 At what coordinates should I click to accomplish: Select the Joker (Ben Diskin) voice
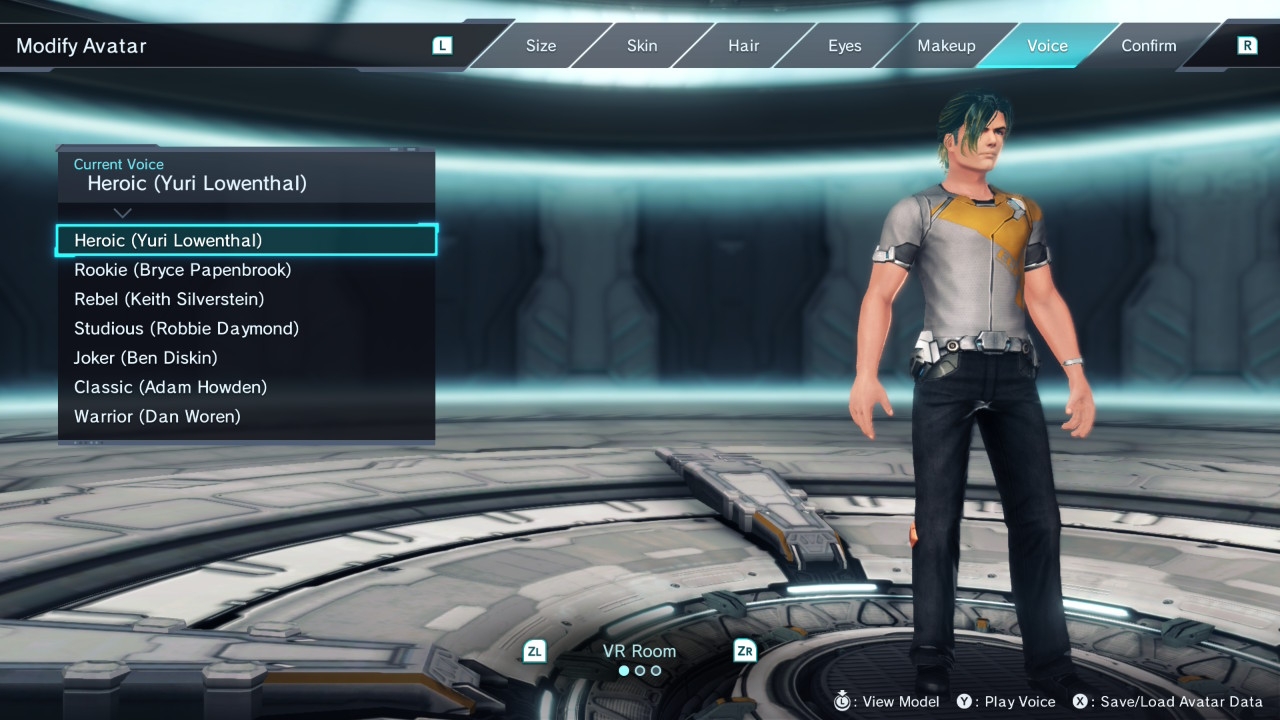pyautogui.click(x=145, y=358)
